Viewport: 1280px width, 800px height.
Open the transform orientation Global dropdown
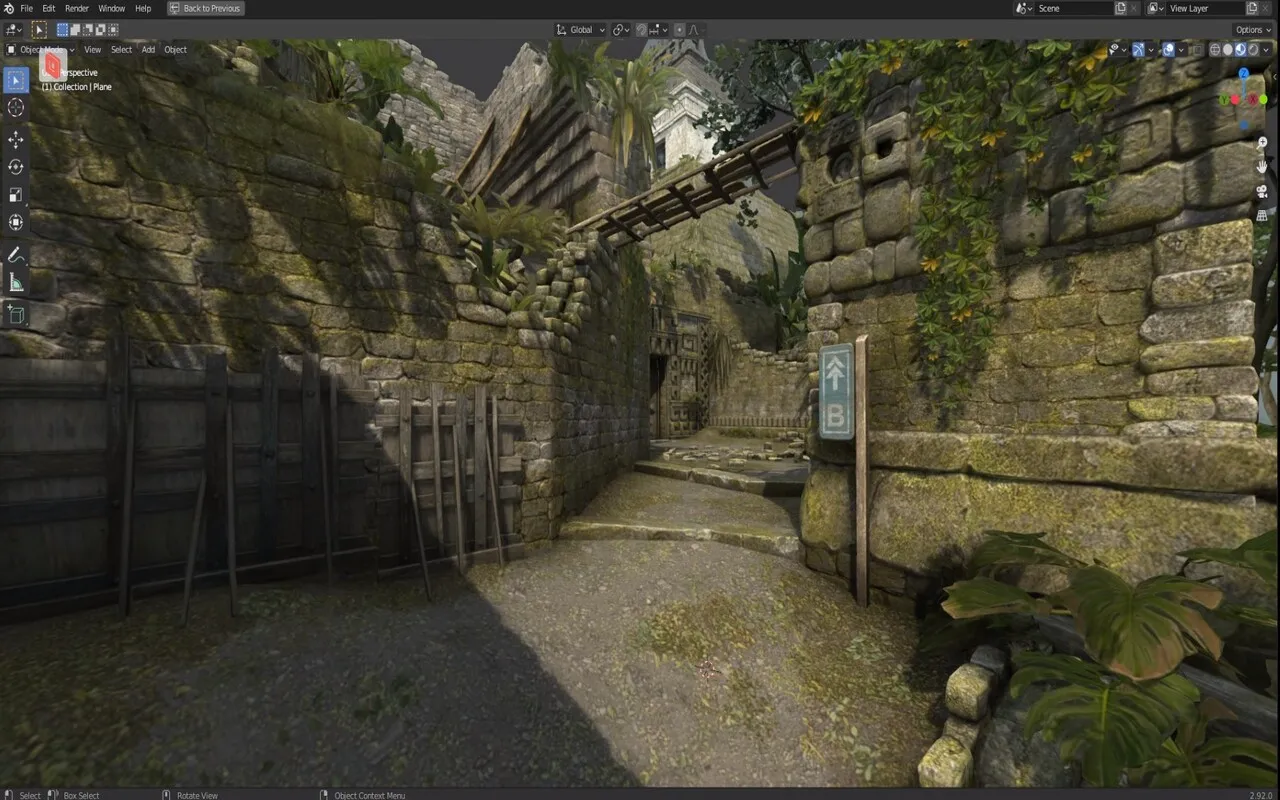point(580,29)
